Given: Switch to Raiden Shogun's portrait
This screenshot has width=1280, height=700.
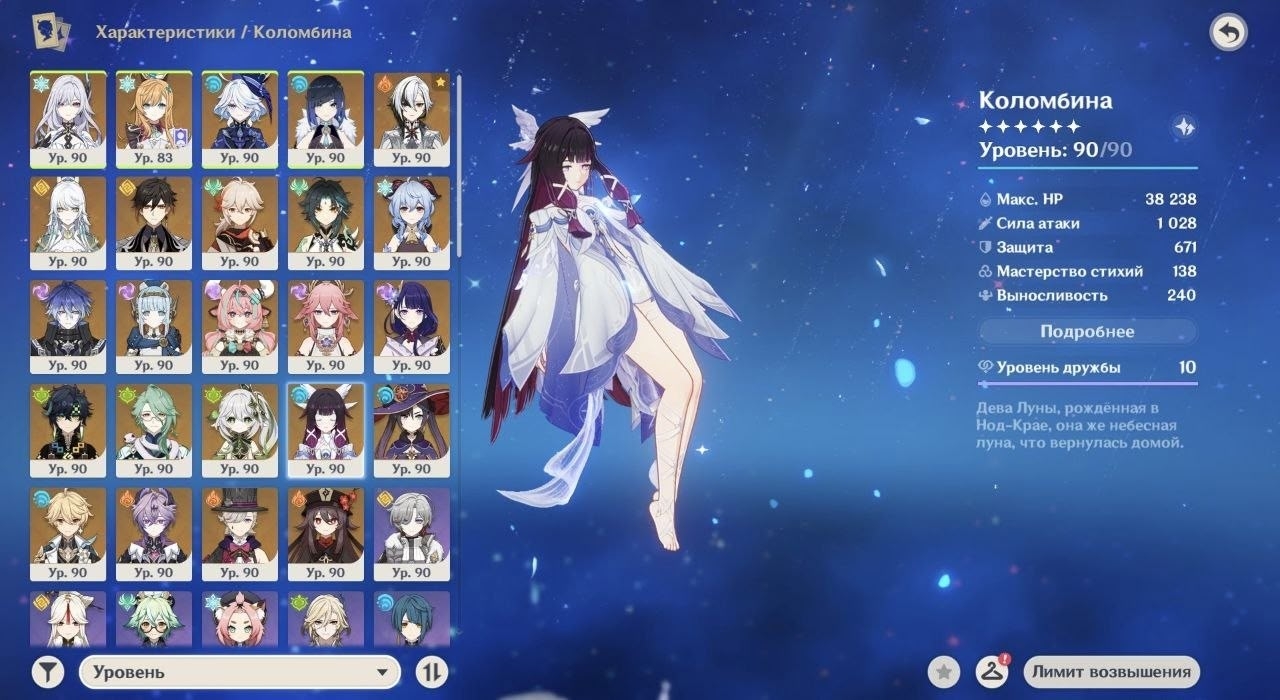Looking at the screenshot, I should pos(412,326).
